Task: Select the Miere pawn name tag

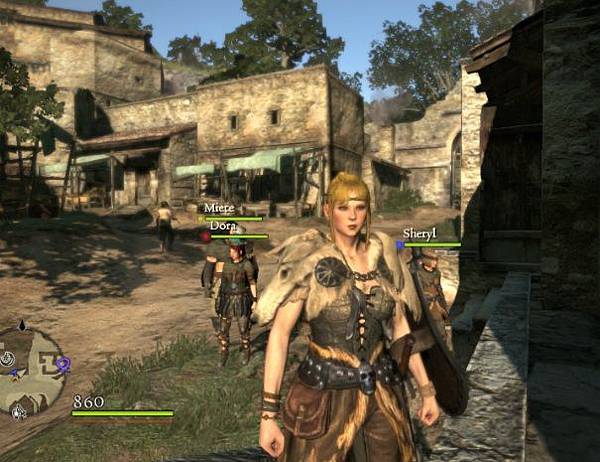Action: pyautogui.click(x=218, y=208)
